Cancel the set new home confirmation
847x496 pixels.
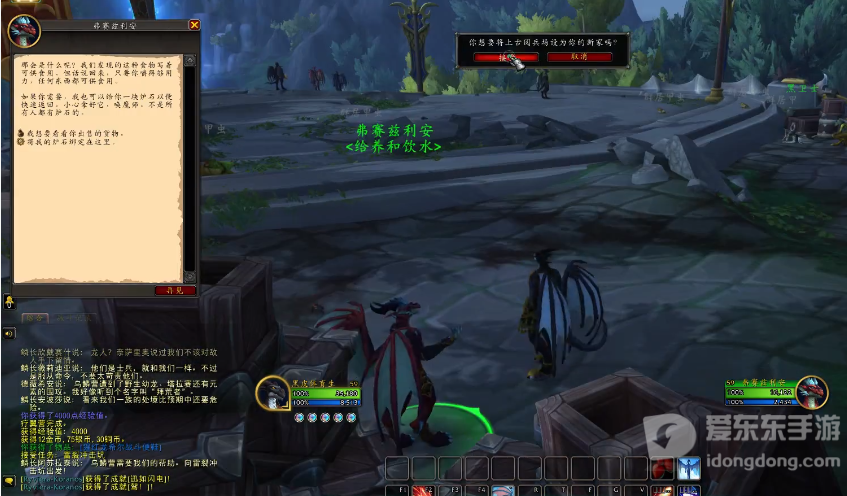point(579,57)
